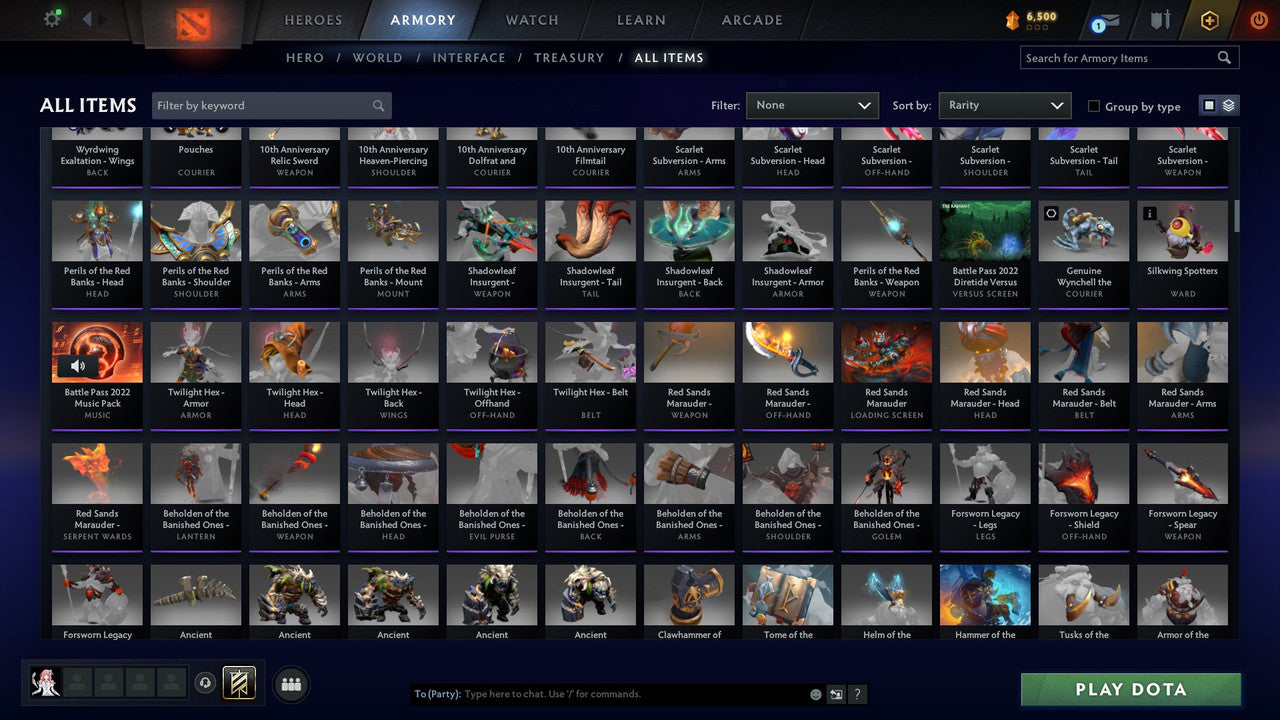Switch to stacked list view mode
The image size is (1280, 720).
1228,104
